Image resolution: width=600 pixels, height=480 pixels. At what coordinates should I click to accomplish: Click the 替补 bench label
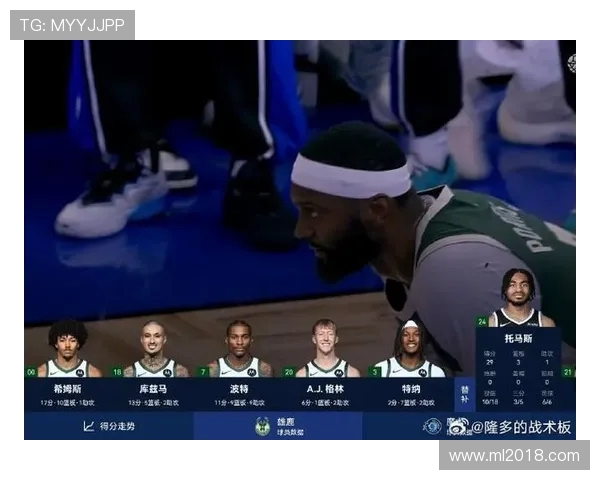click(x=464, y=392)
